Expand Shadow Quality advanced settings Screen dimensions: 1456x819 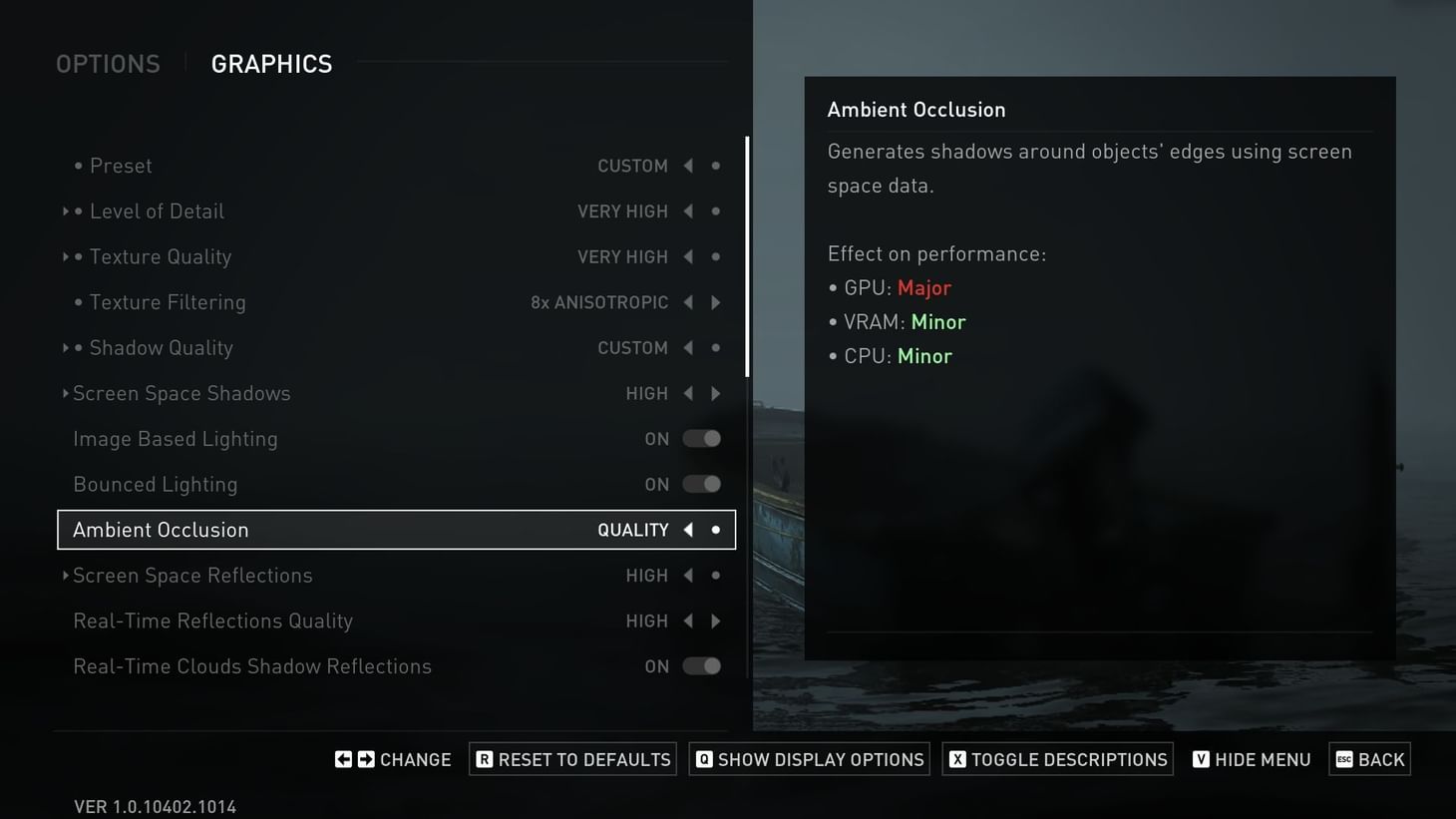(66, 347)
